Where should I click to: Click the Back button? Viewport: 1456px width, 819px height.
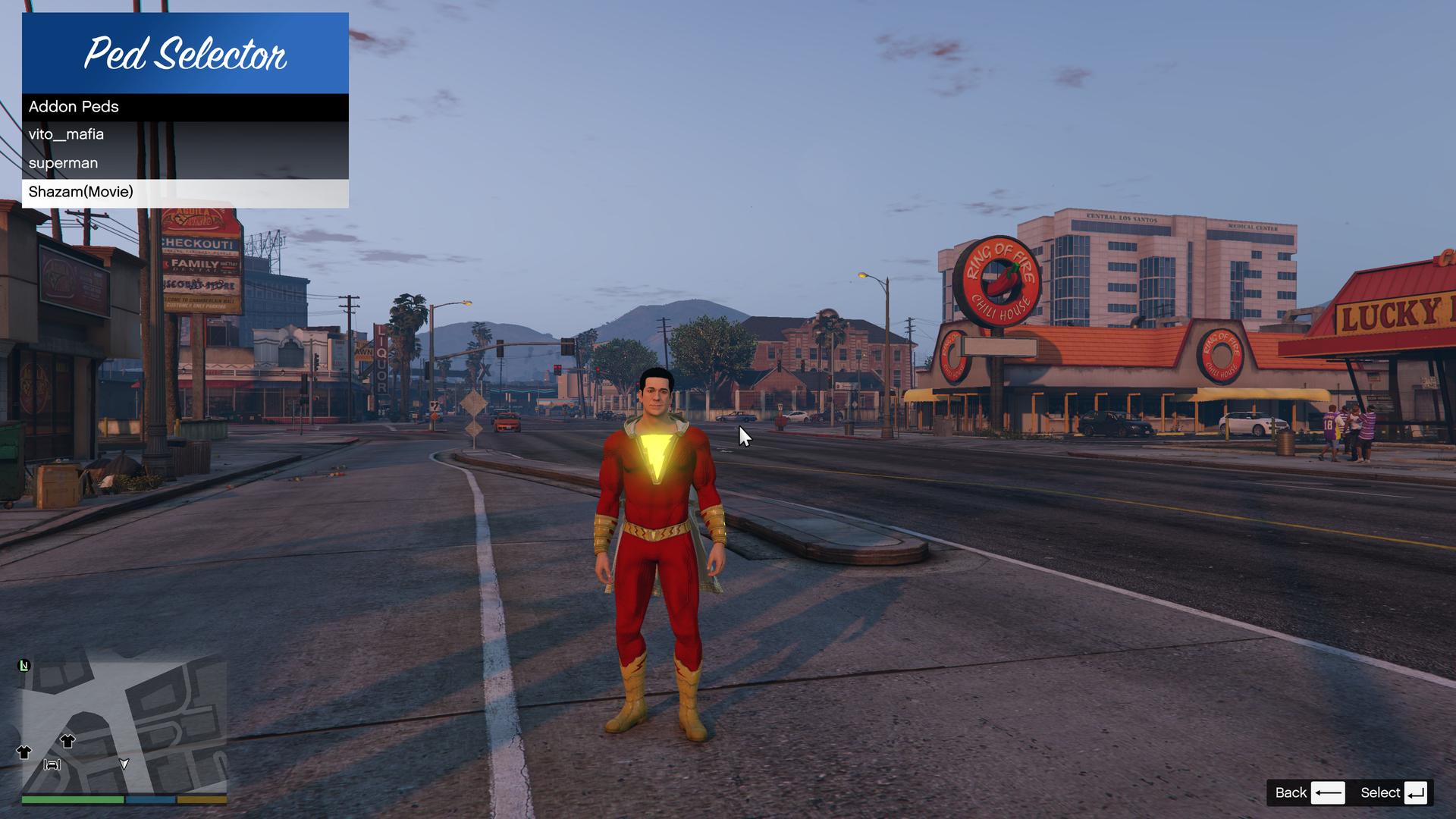coord(1291,792)
